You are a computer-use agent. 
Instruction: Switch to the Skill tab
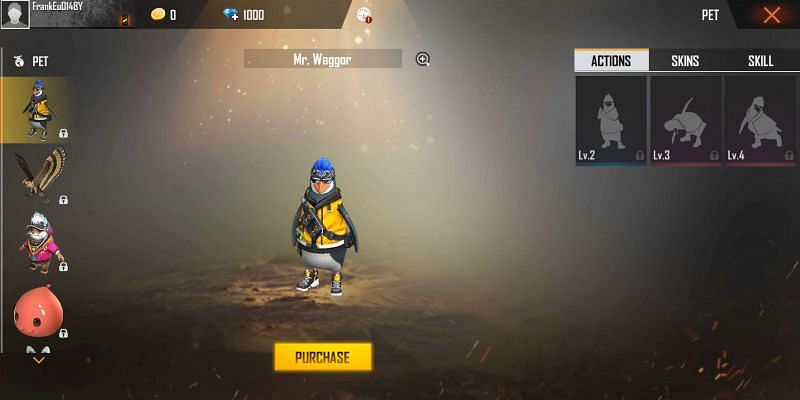point(760,61)
